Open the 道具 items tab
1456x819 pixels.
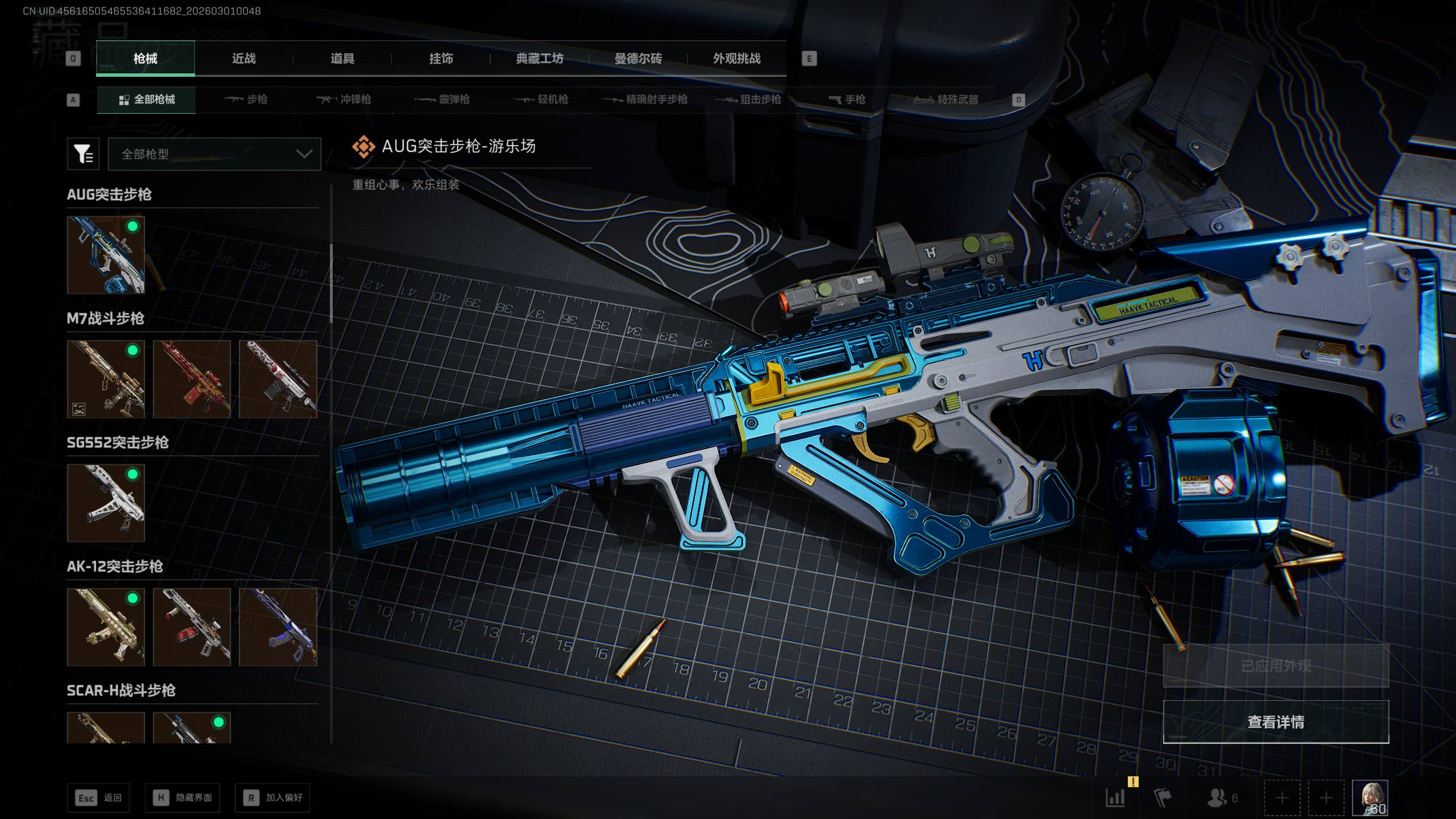(342, 59)
